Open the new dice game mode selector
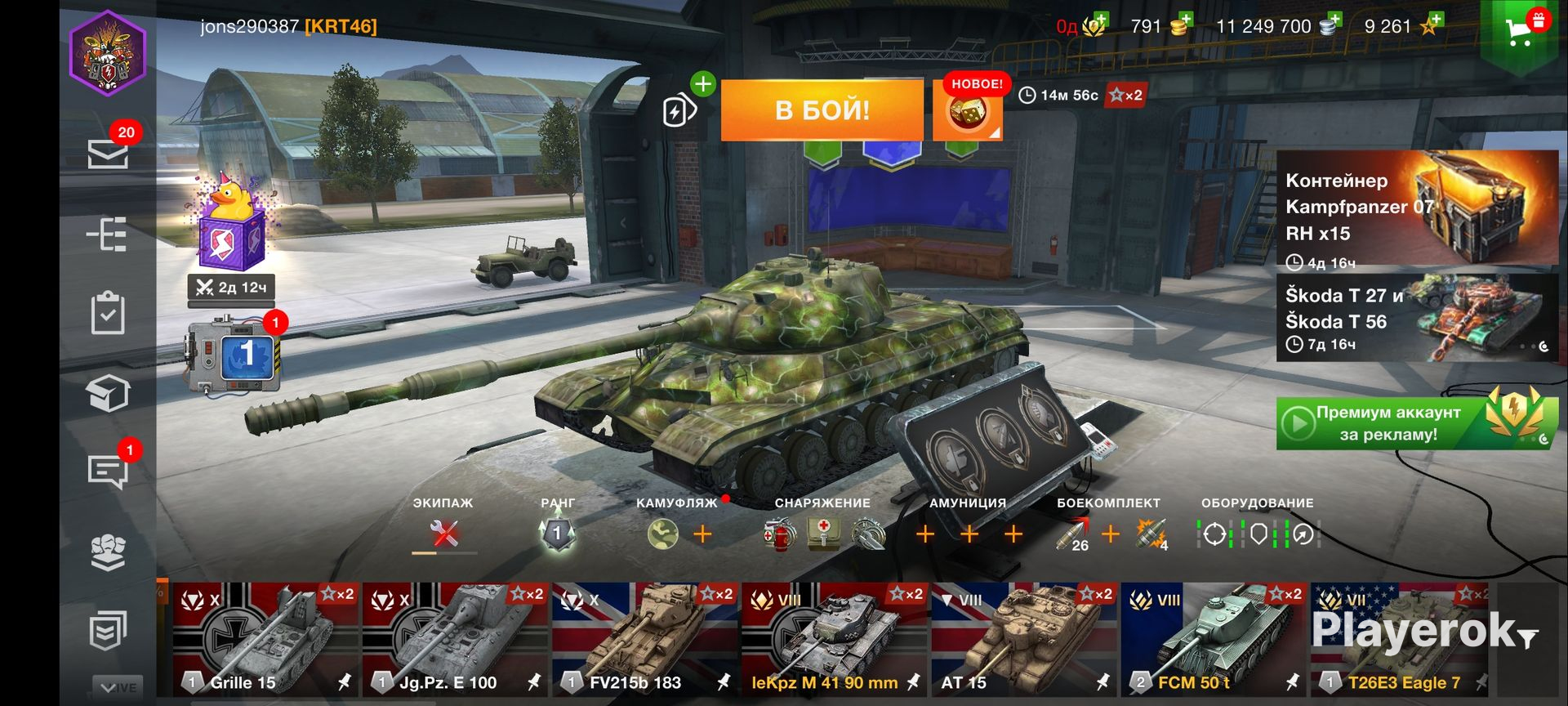Screen dimensions: 1568x706 pos(967,112)
